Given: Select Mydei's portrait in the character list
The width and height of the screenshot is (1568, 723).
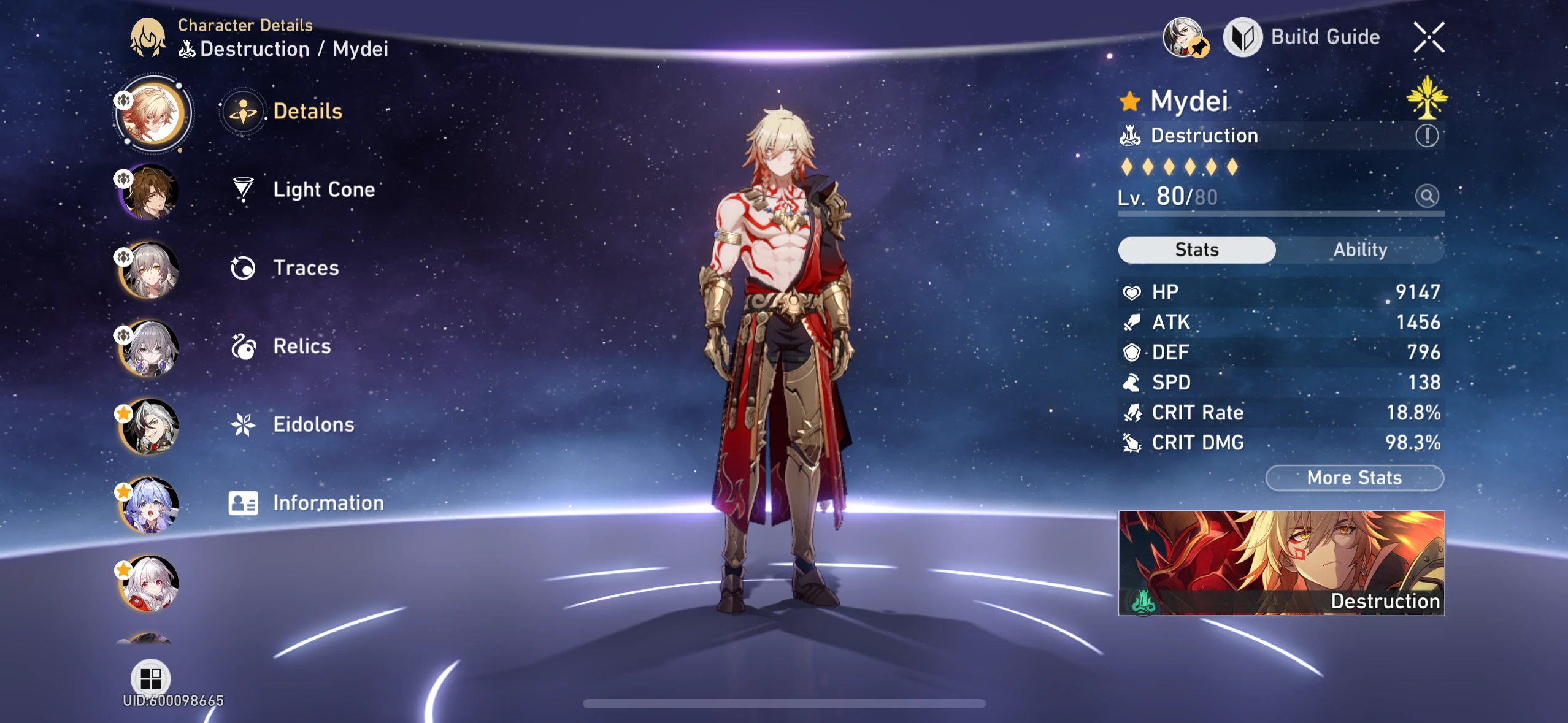Looking at the screenshot, I should 154,113.
